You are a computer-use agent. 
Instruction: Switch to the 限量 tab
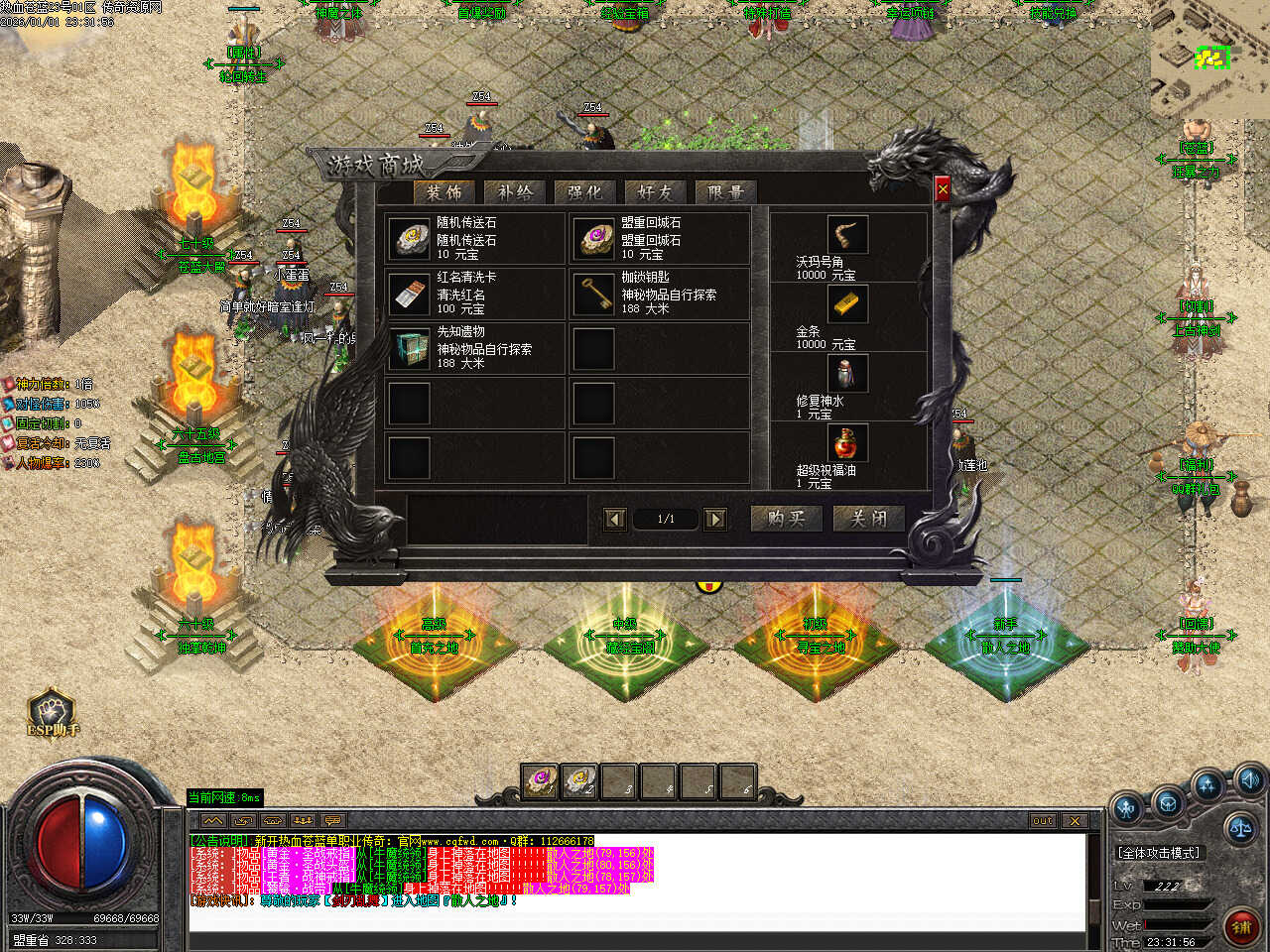coord(725,192)
